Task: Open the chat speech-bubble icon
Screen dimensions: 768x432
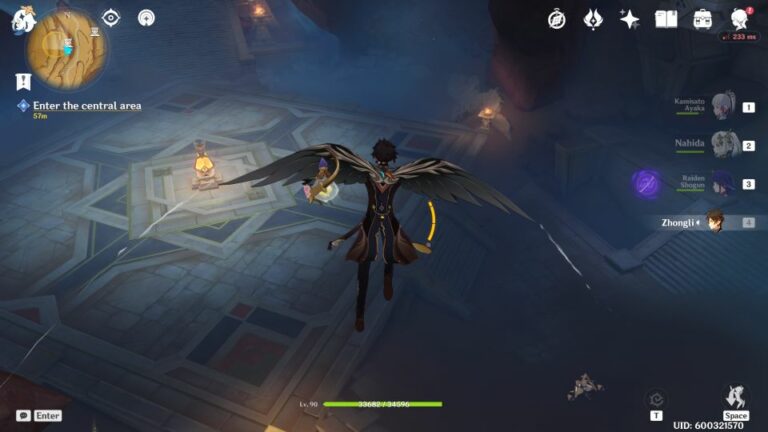Action: click(x=23, y=415)
